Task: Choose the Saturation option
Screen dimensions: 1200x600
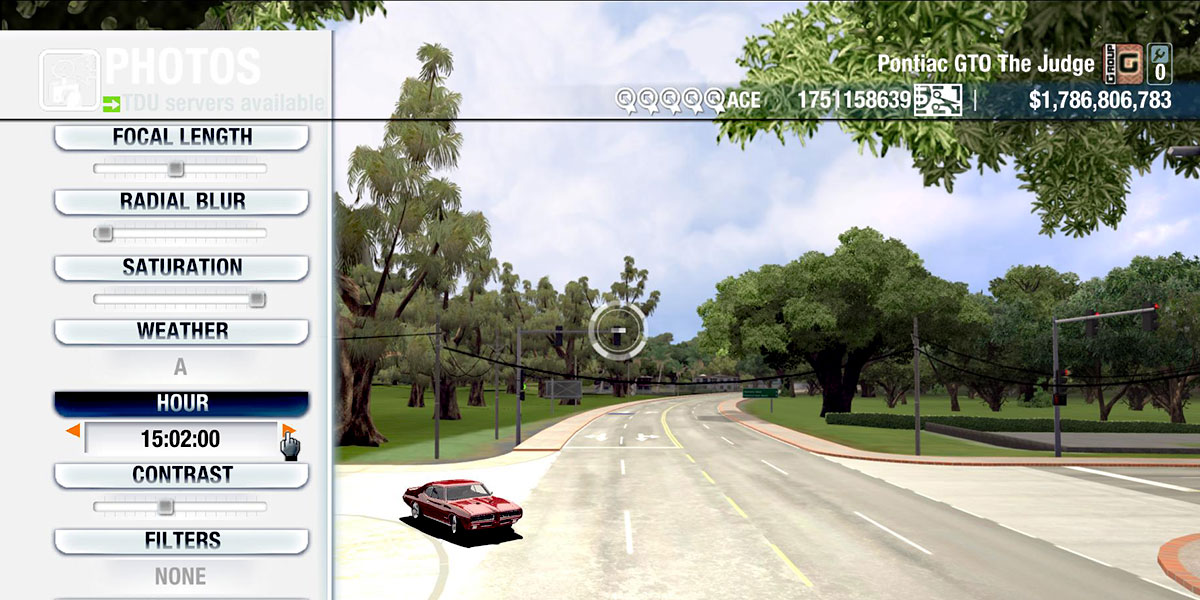Action: tap(181, 268)
